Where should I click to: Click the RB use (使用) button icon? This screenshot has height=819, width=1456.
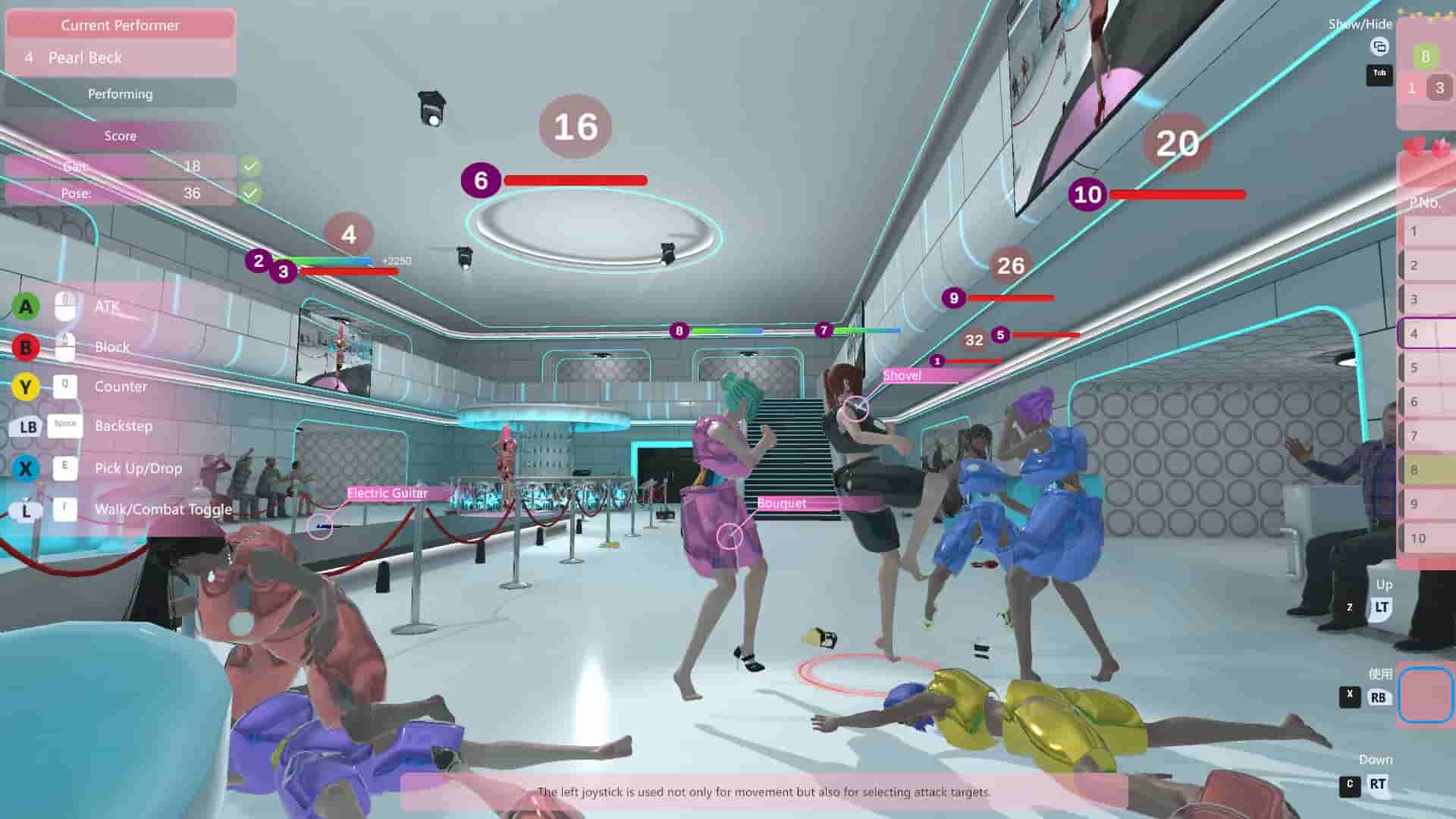pyautogui.click(x=1379, y=697)
